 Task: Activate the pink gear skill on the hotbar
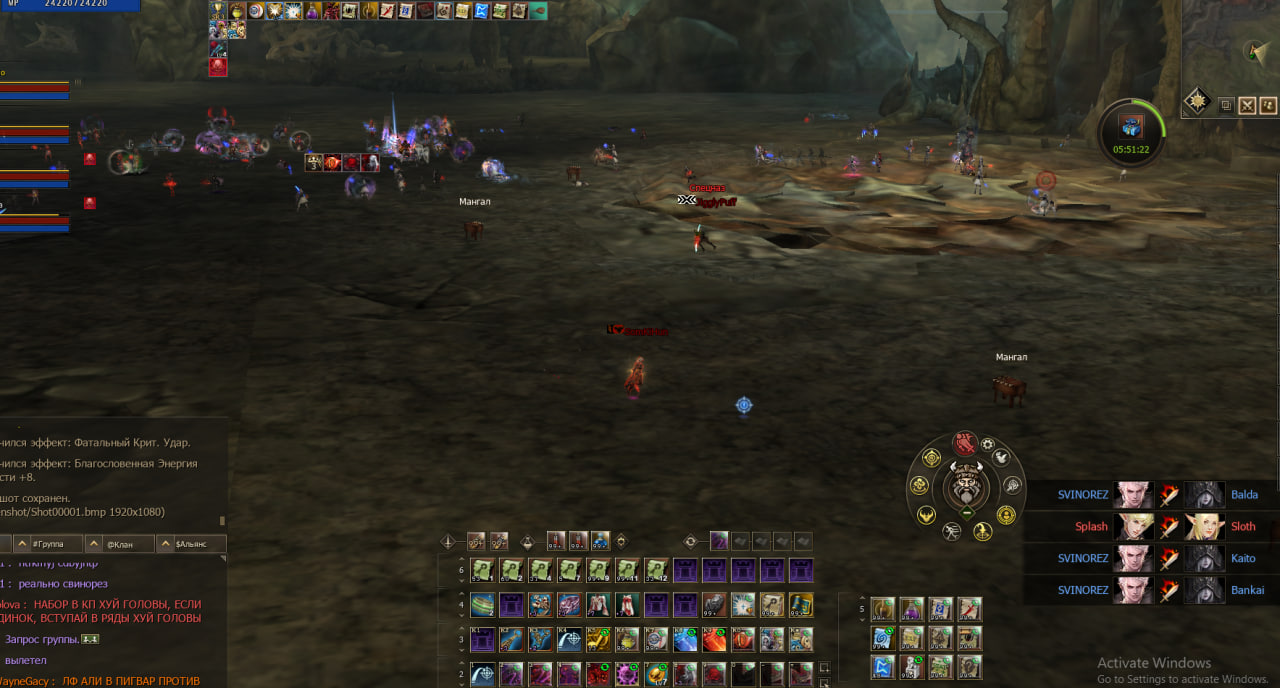pos(627,674)
